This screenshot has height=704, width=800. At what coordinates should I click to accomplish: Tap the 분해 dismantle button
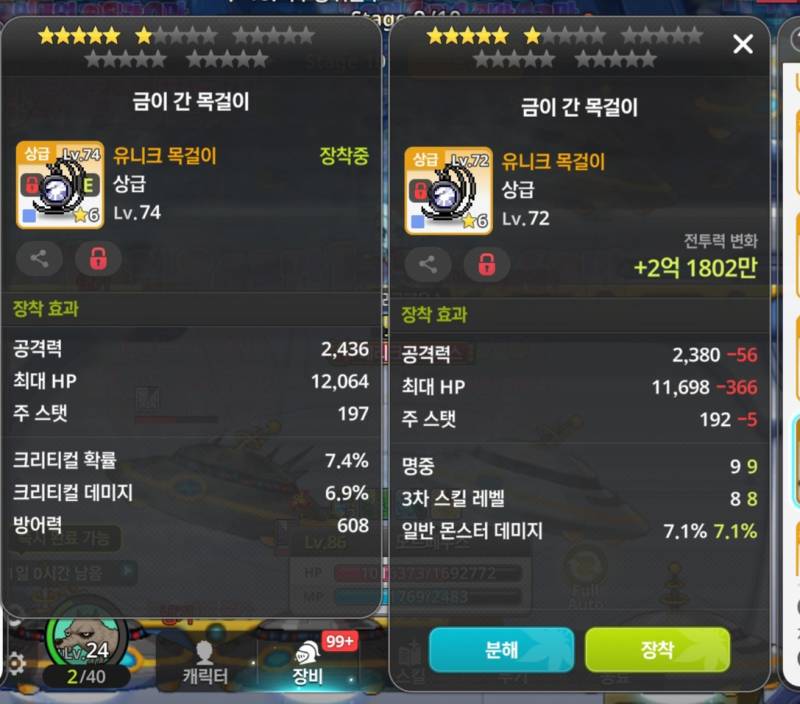[501, 650]
